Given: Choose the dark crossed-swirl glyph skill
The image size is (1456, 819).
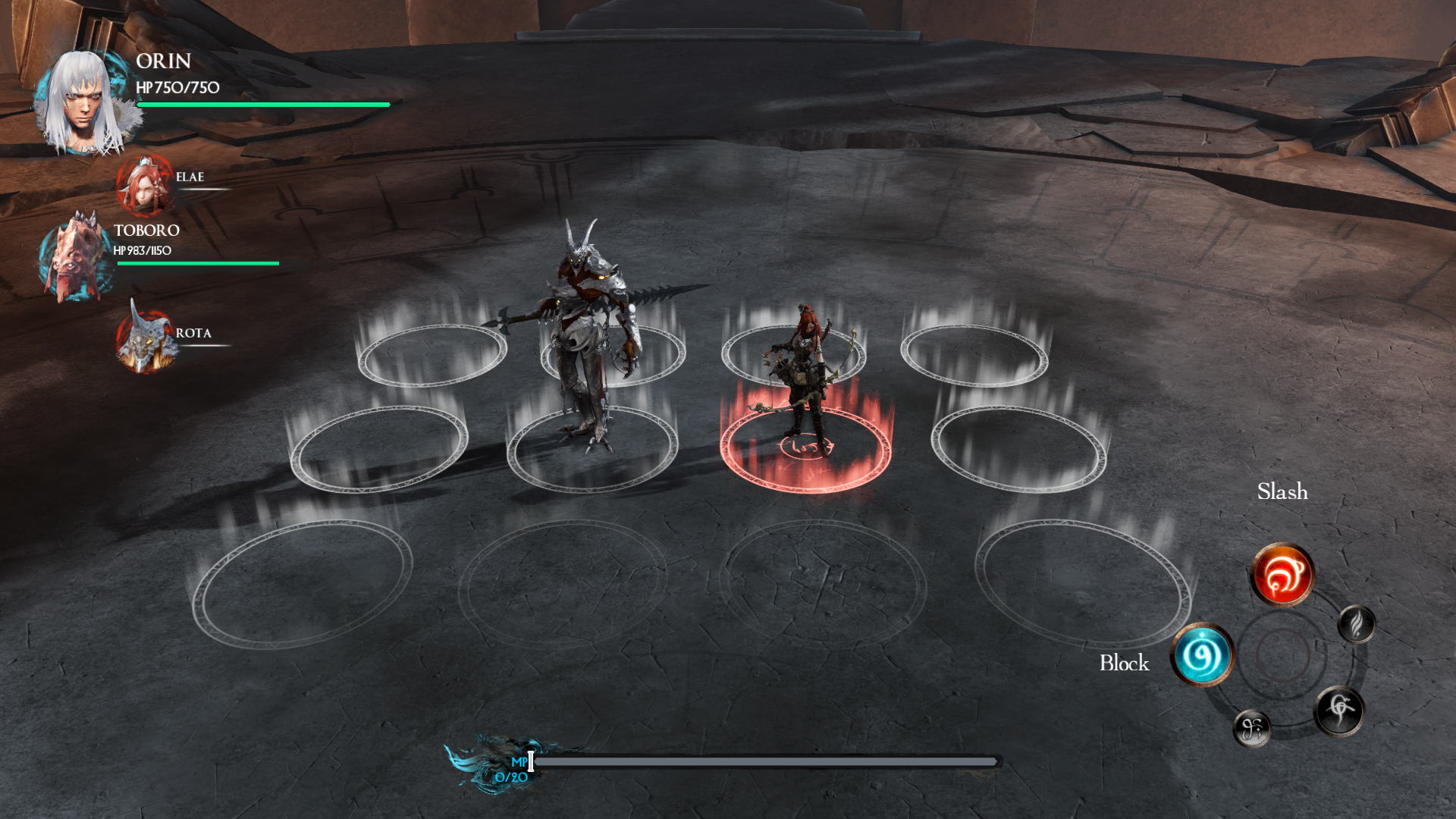Looking at the screenshot, I should (1339, 711).
